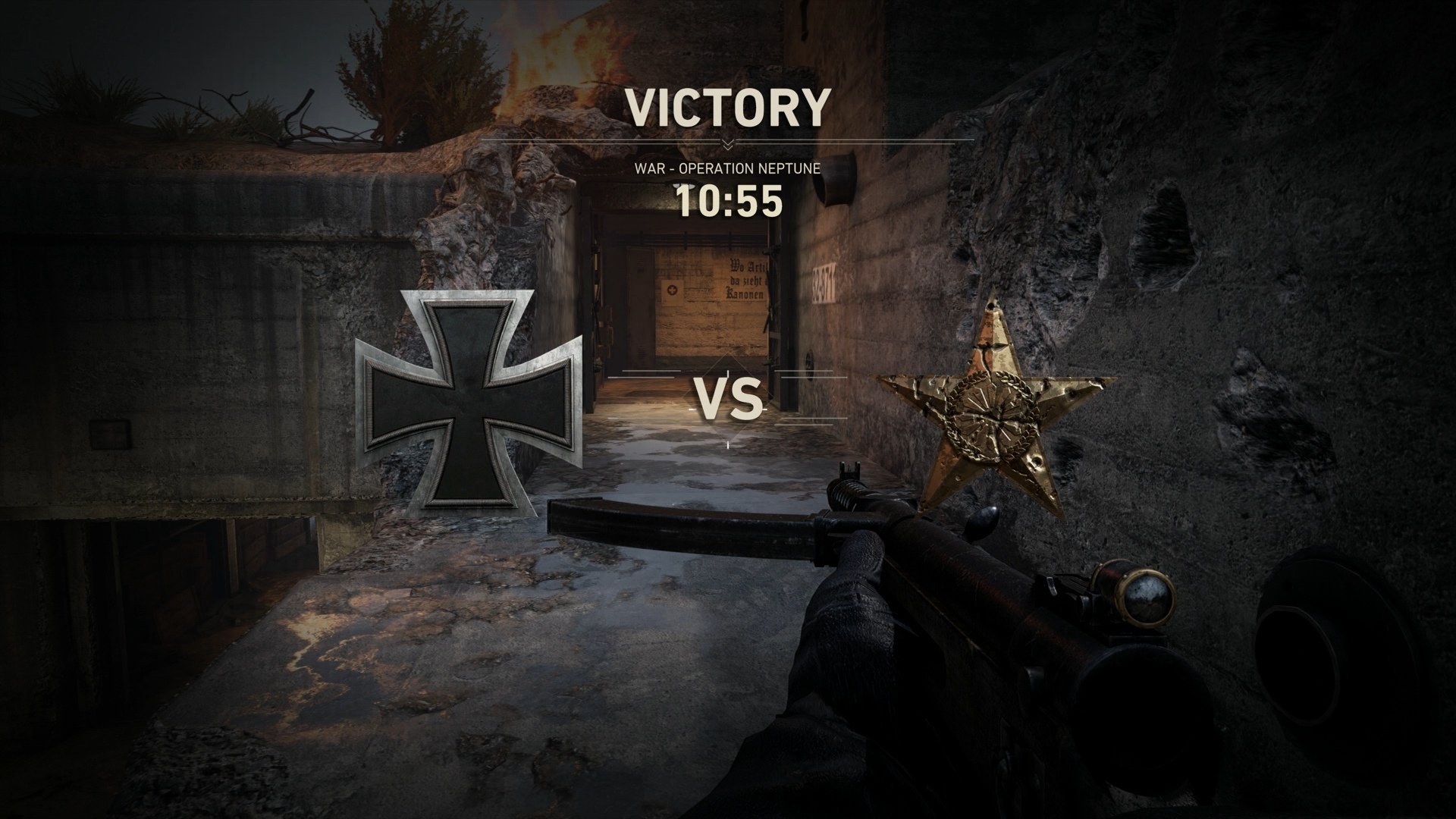The image size is (1456, 819).
Task: Switch to the VICTORY results screen
Action: pos(726,106)
